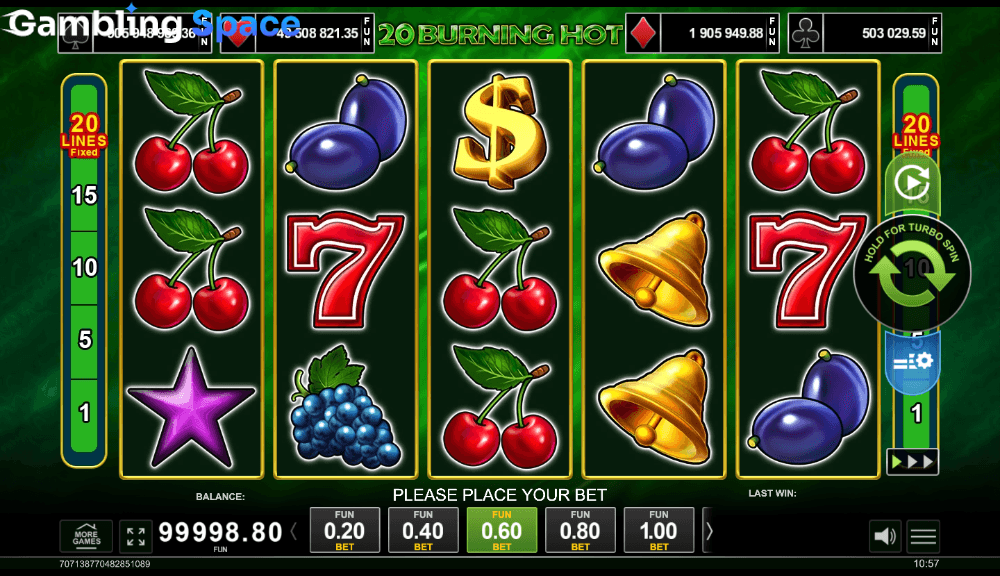Choose the 0.40 bet amount

(423, 530)
